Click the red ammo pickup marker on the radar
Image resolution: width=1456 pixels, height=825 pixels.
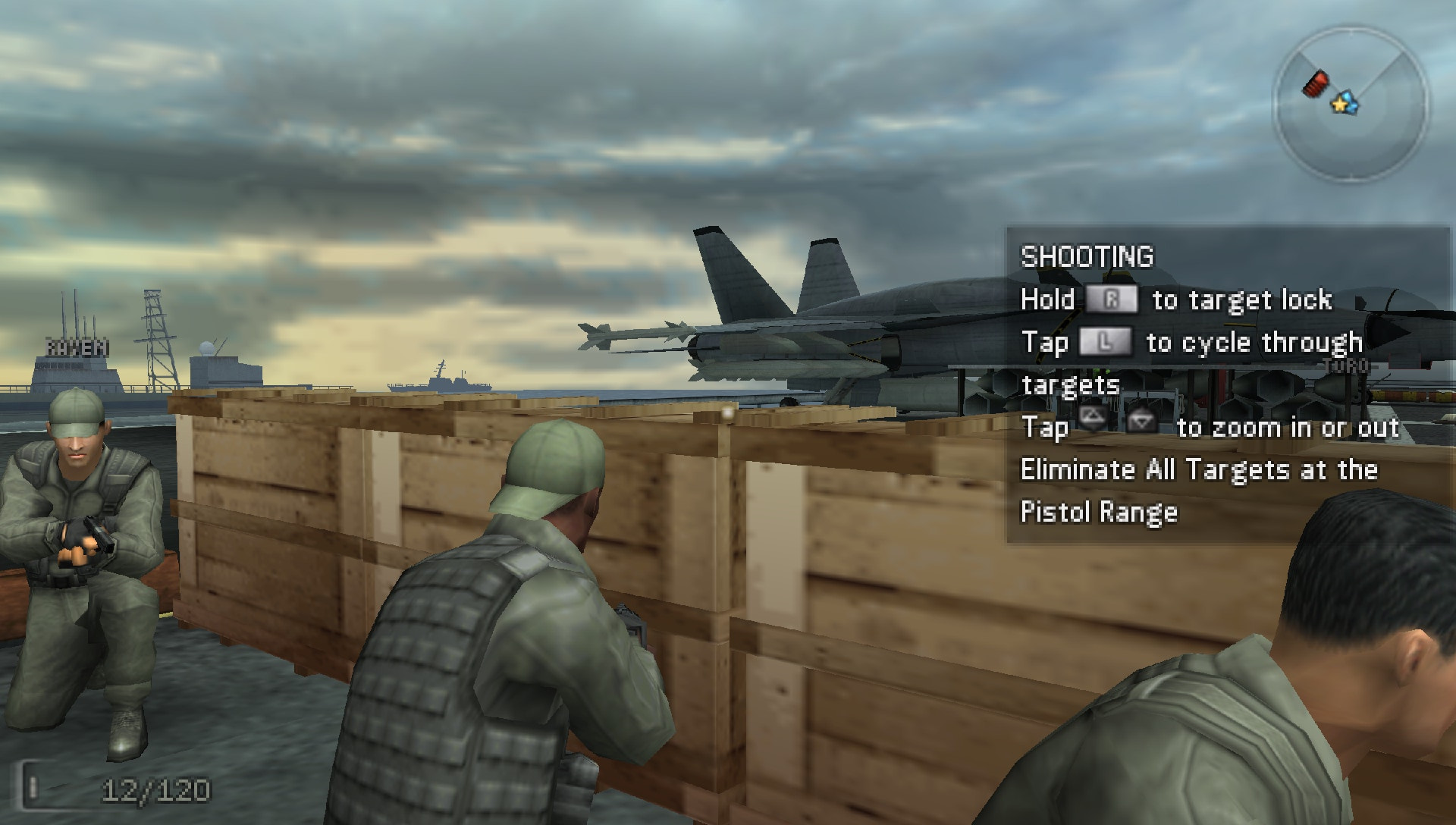click(1316, 83)
